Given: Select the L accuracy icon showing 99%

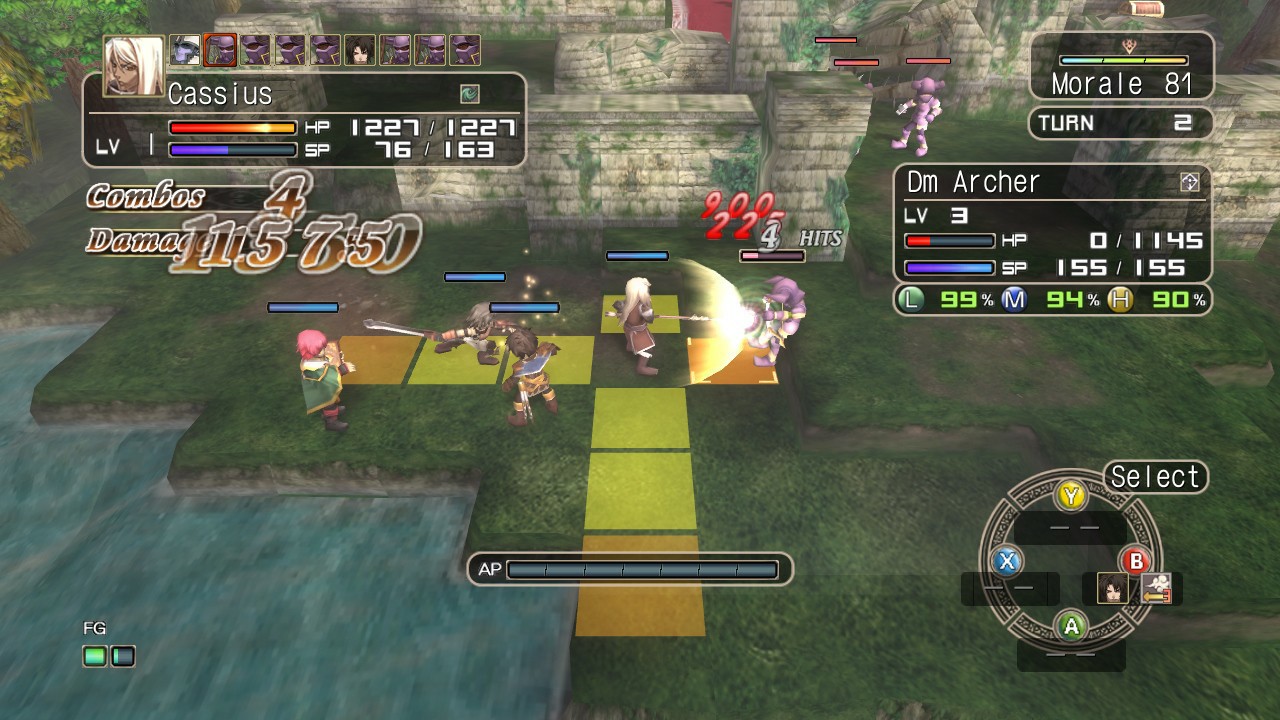Looking at the screenshot, I should pyautogui.click(x=912, y=297).
